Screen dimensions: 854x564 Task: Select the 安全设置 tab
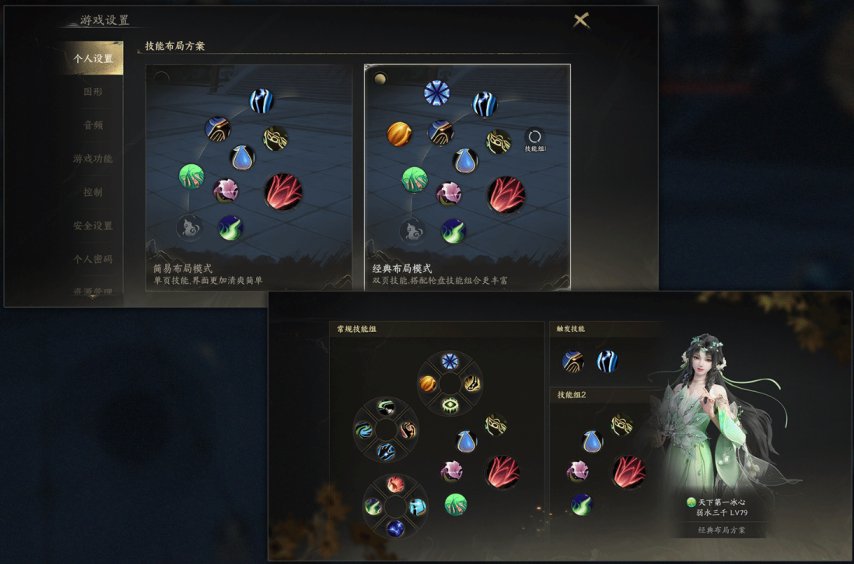(x=93, y=226)
